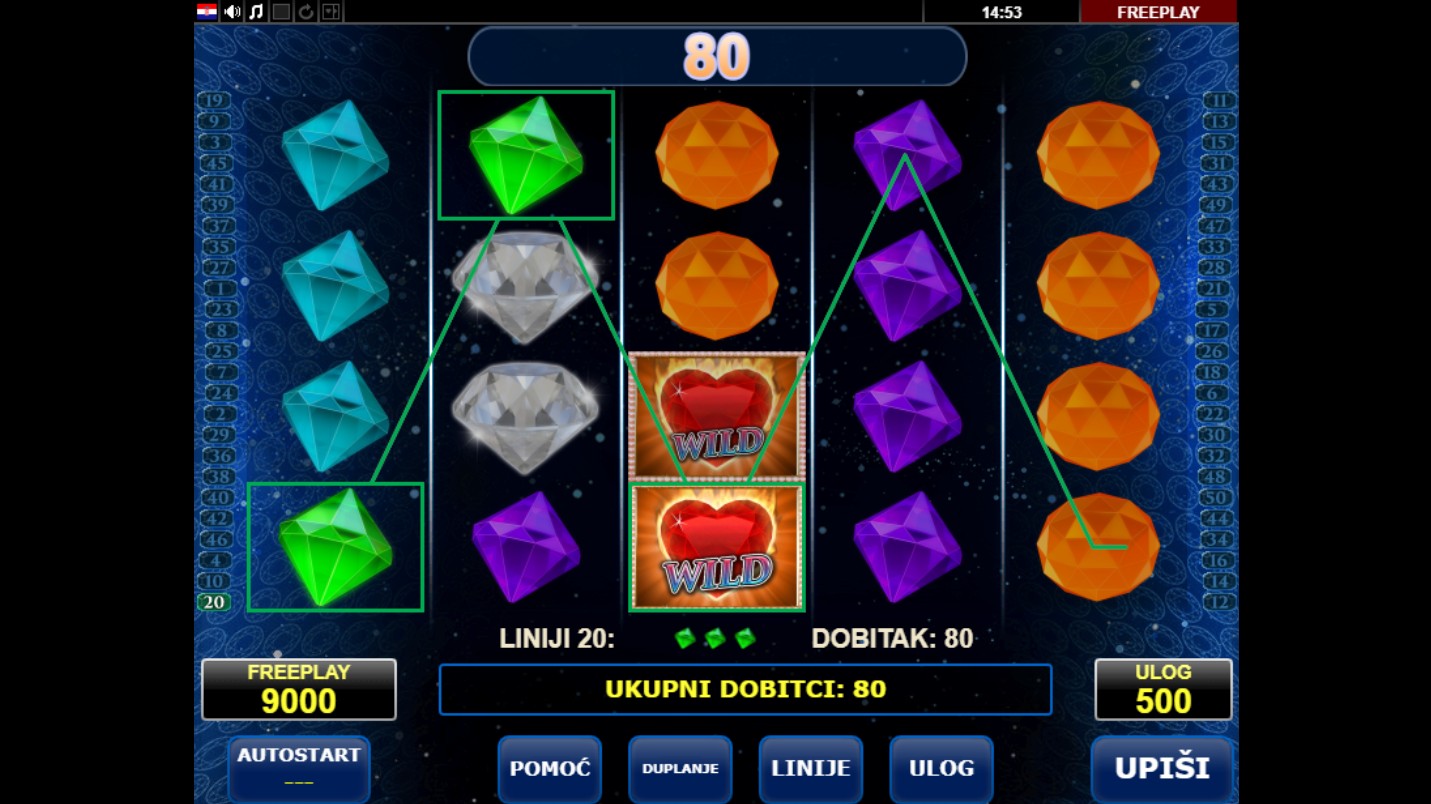The image size is (1431, 804).
Task: Toggle the music note icon
Action: [256, 12]
